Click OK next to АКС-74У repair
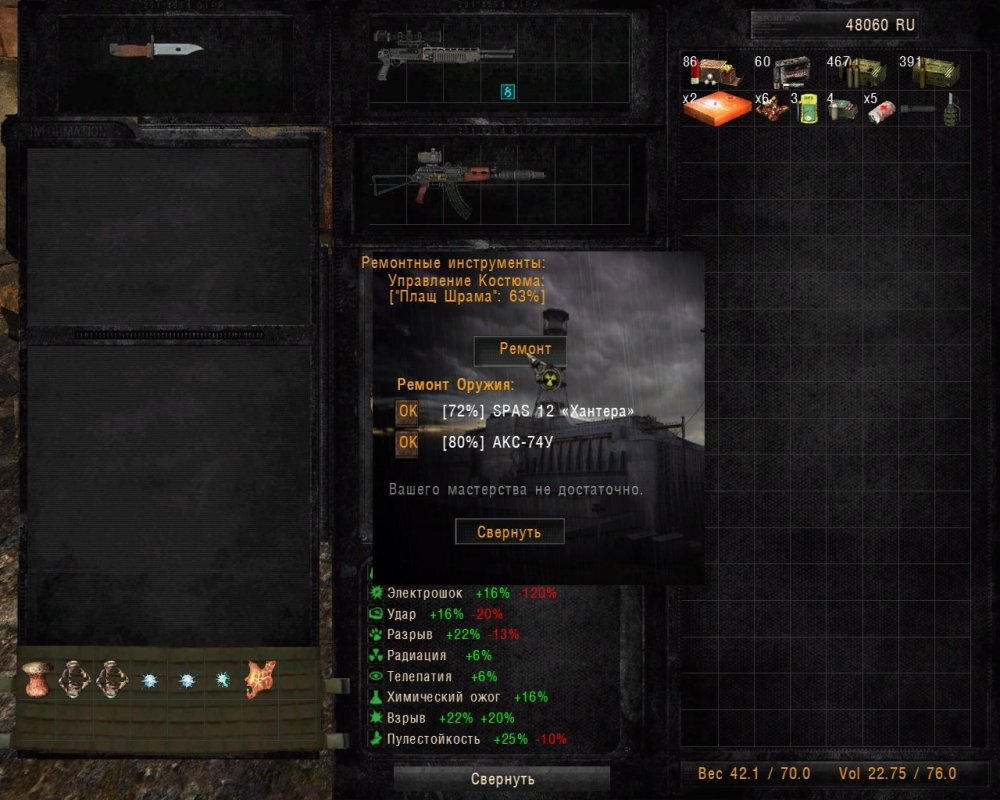1000x800 pixels. [x=407, y=443]
